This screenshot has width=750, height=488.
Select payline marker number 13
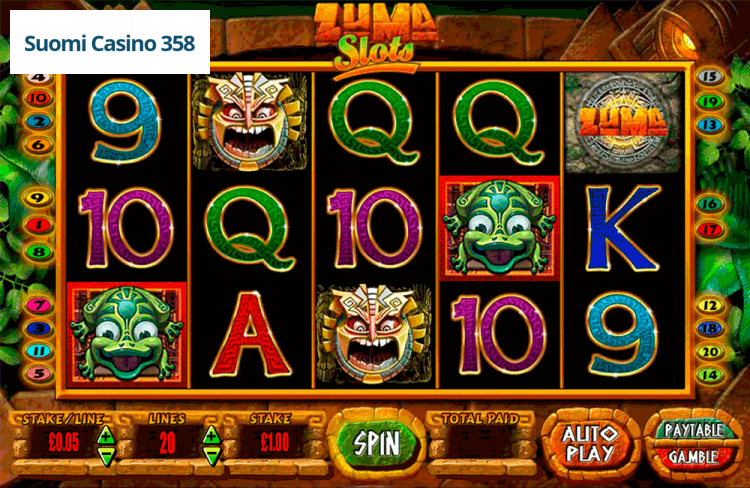tap(709, 125)
